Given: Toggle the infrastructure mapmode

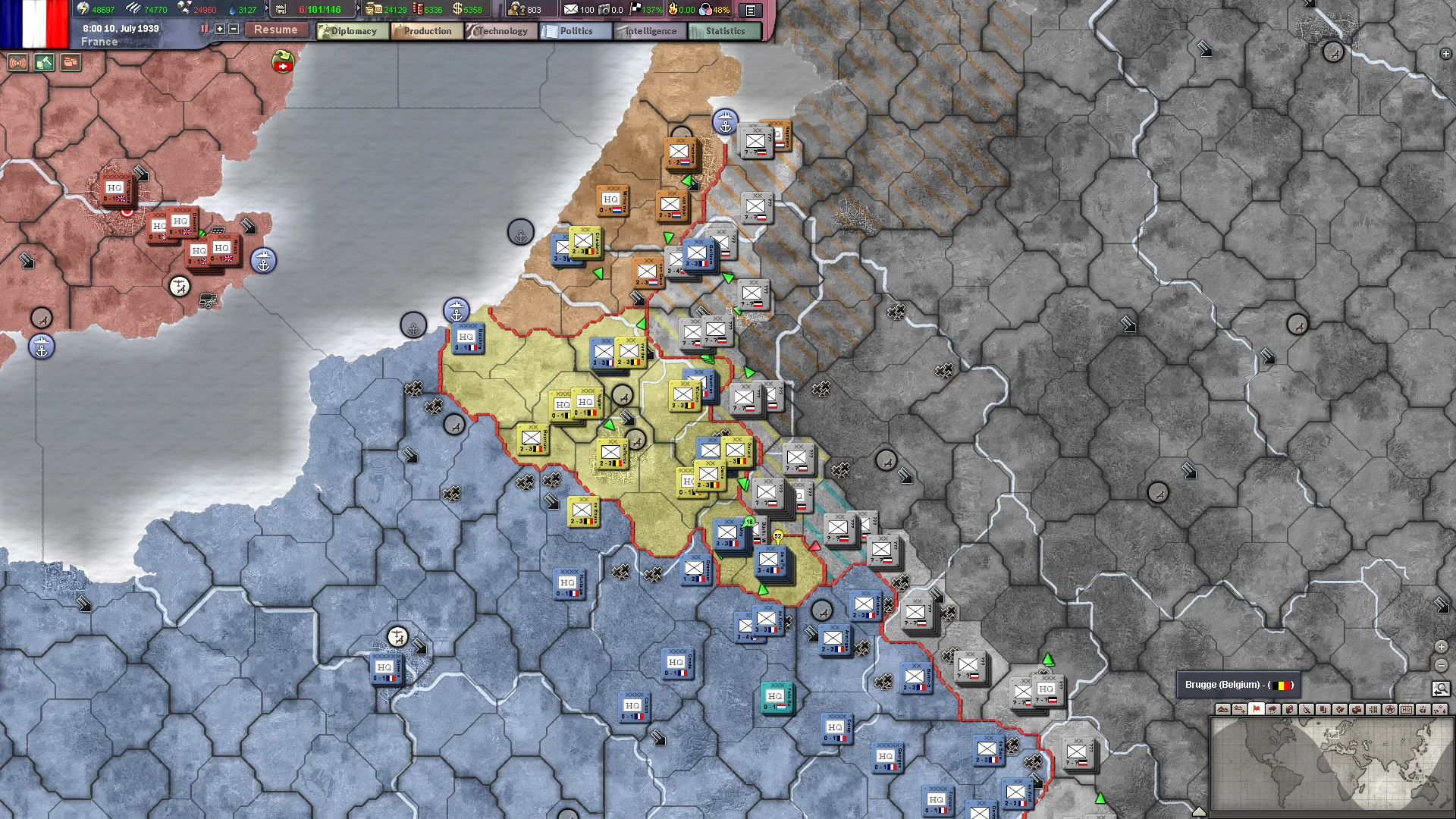Looking at the screenshot, I should 1372,710.
